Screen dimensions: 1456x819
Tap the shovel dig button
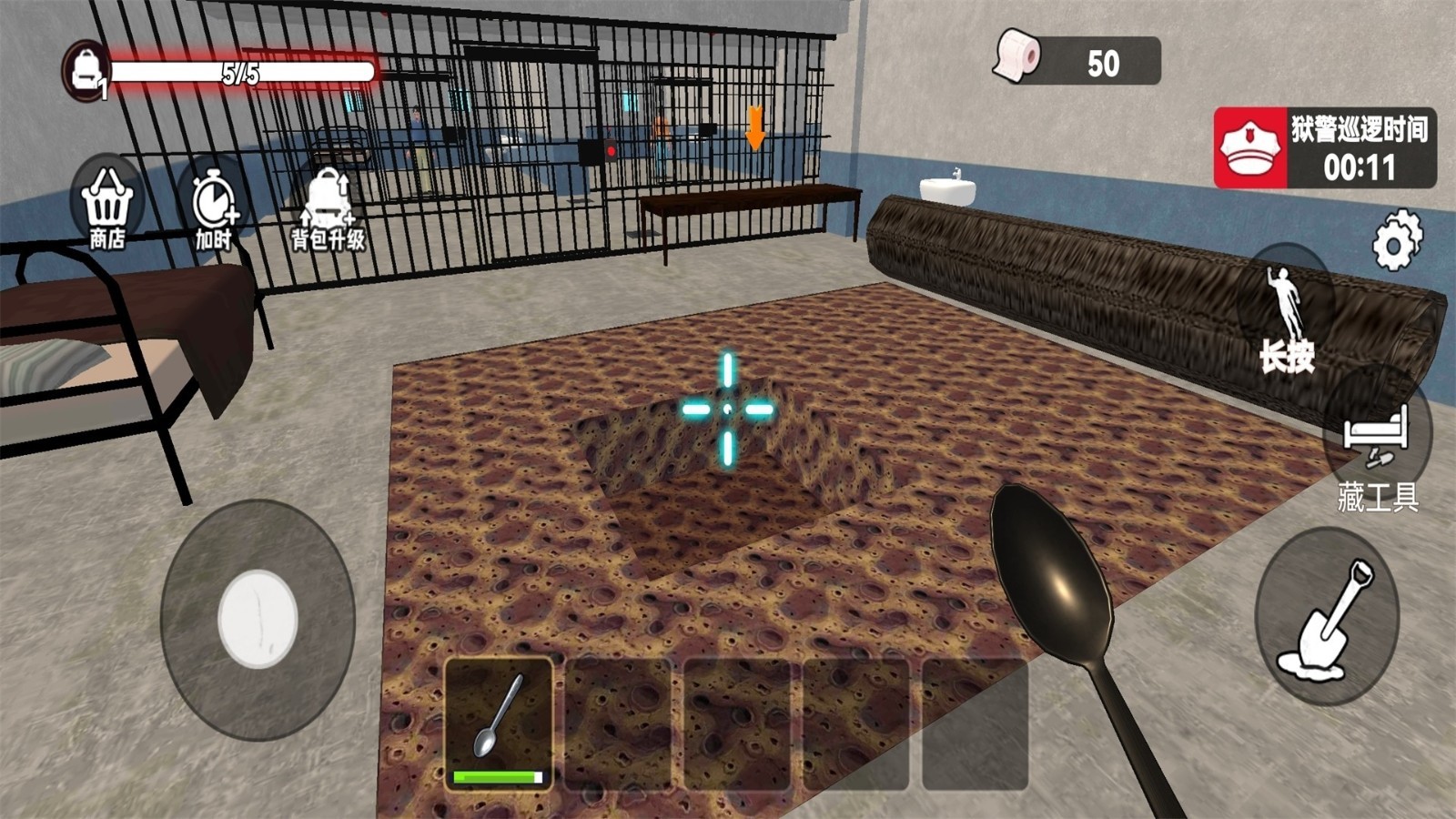pyautogui.click(x=1326, y=616)
